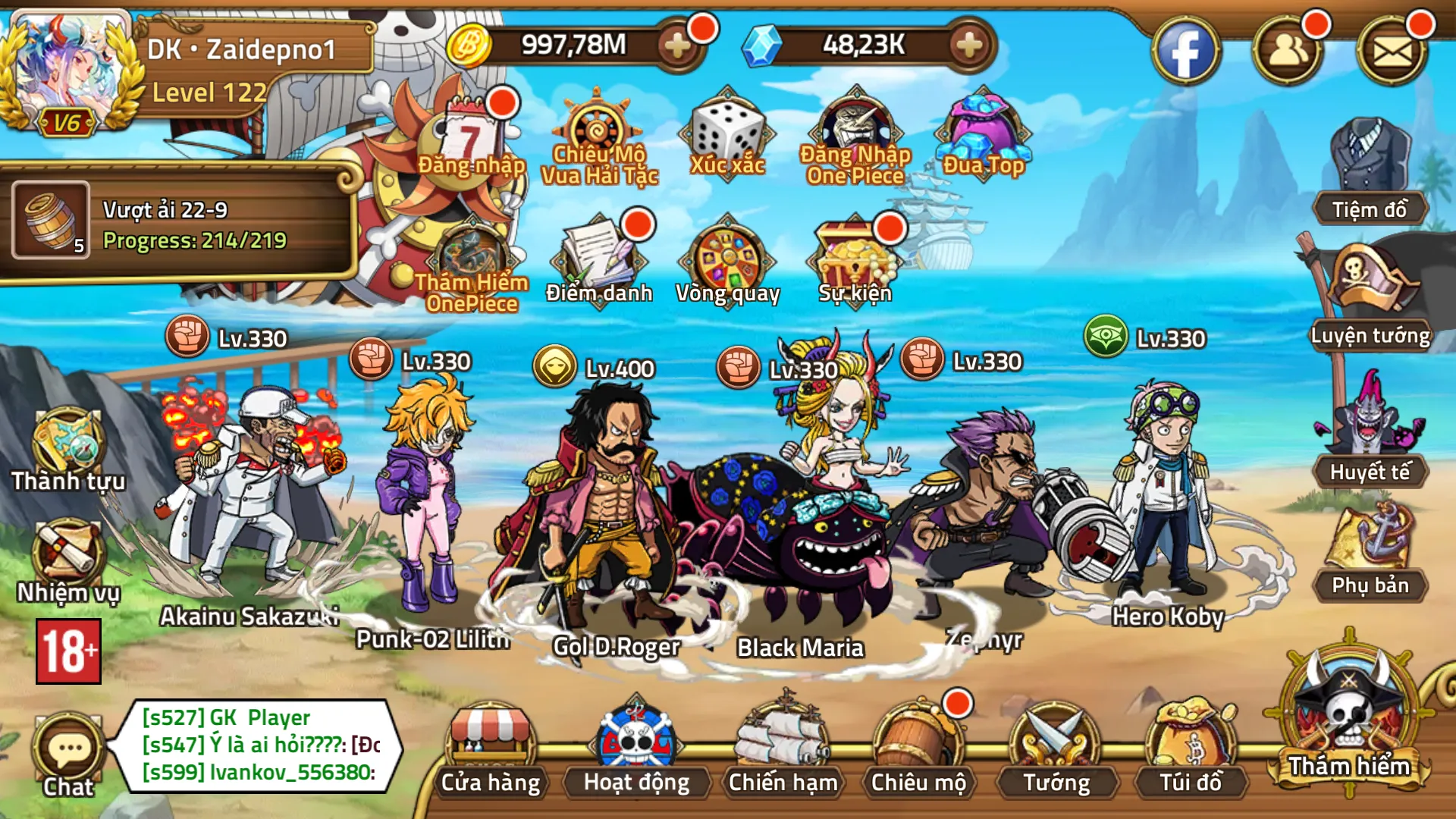Open the Túi đồ inventory bag
The image size is (1456, 819).
point(1191,751)
